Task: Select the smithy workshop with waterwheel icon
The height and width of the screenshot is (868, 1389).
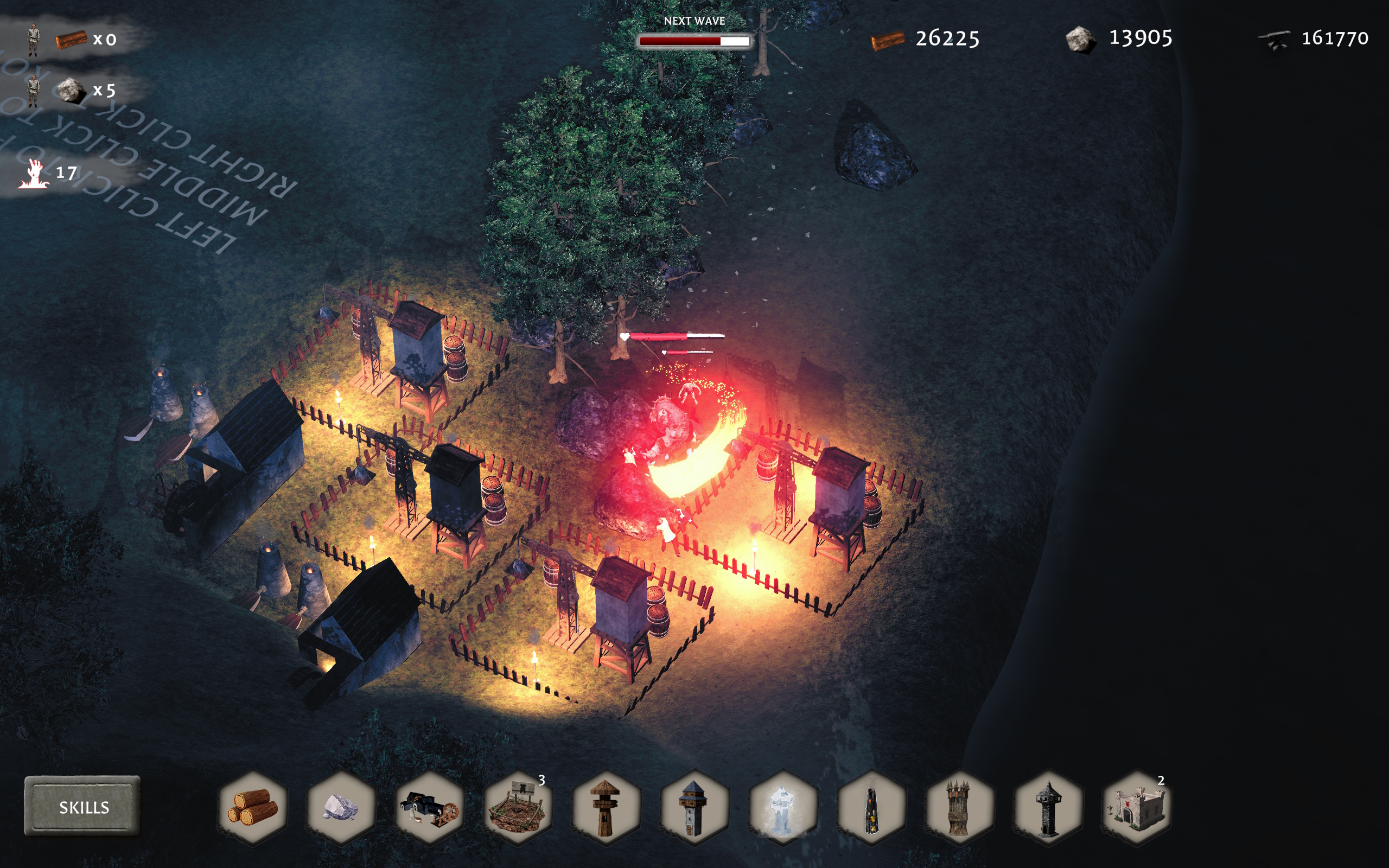Action: pos(429,807)
